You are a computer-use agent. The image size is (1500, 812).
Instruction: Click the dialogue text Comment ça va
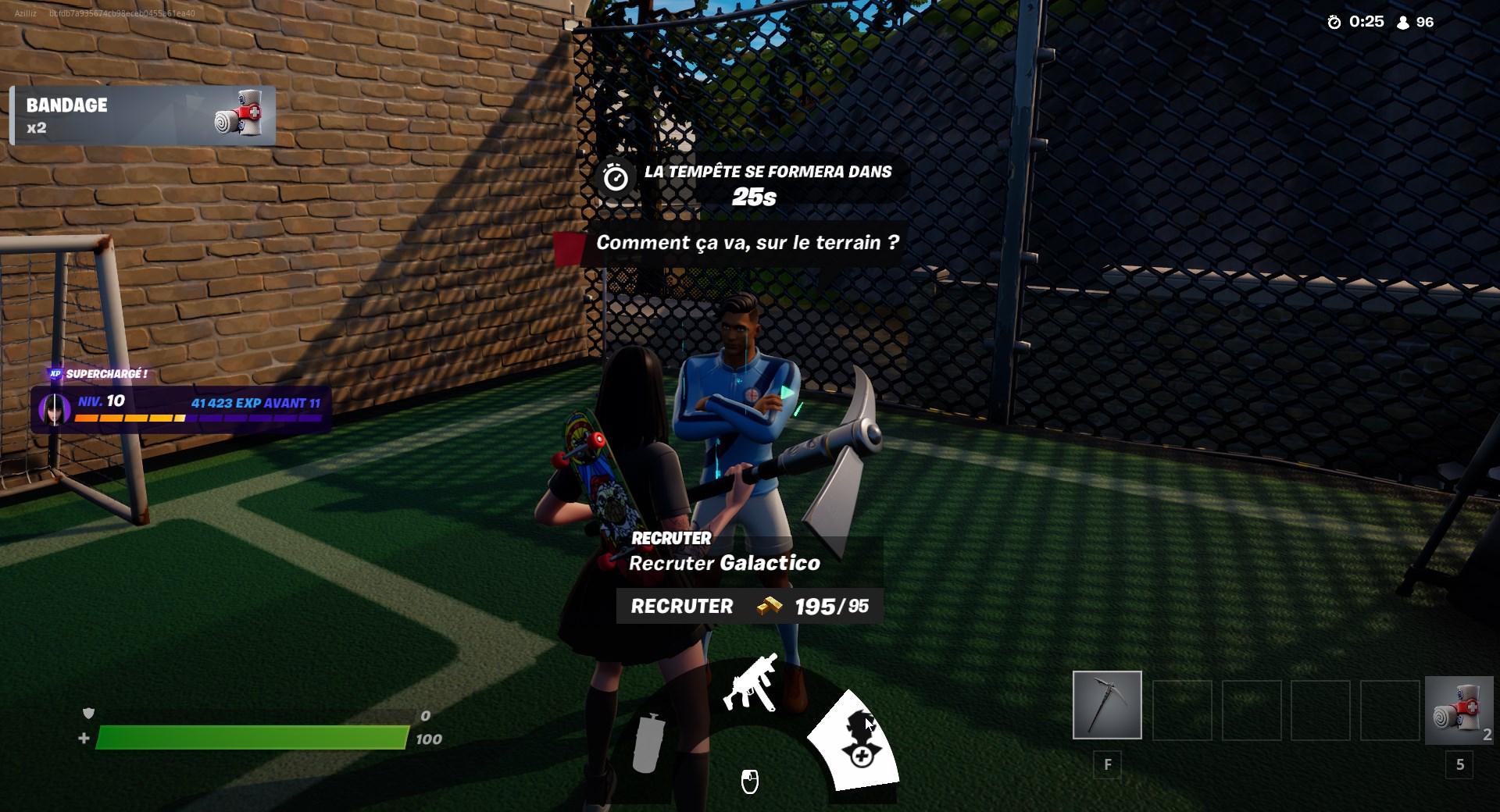[746, 243]
